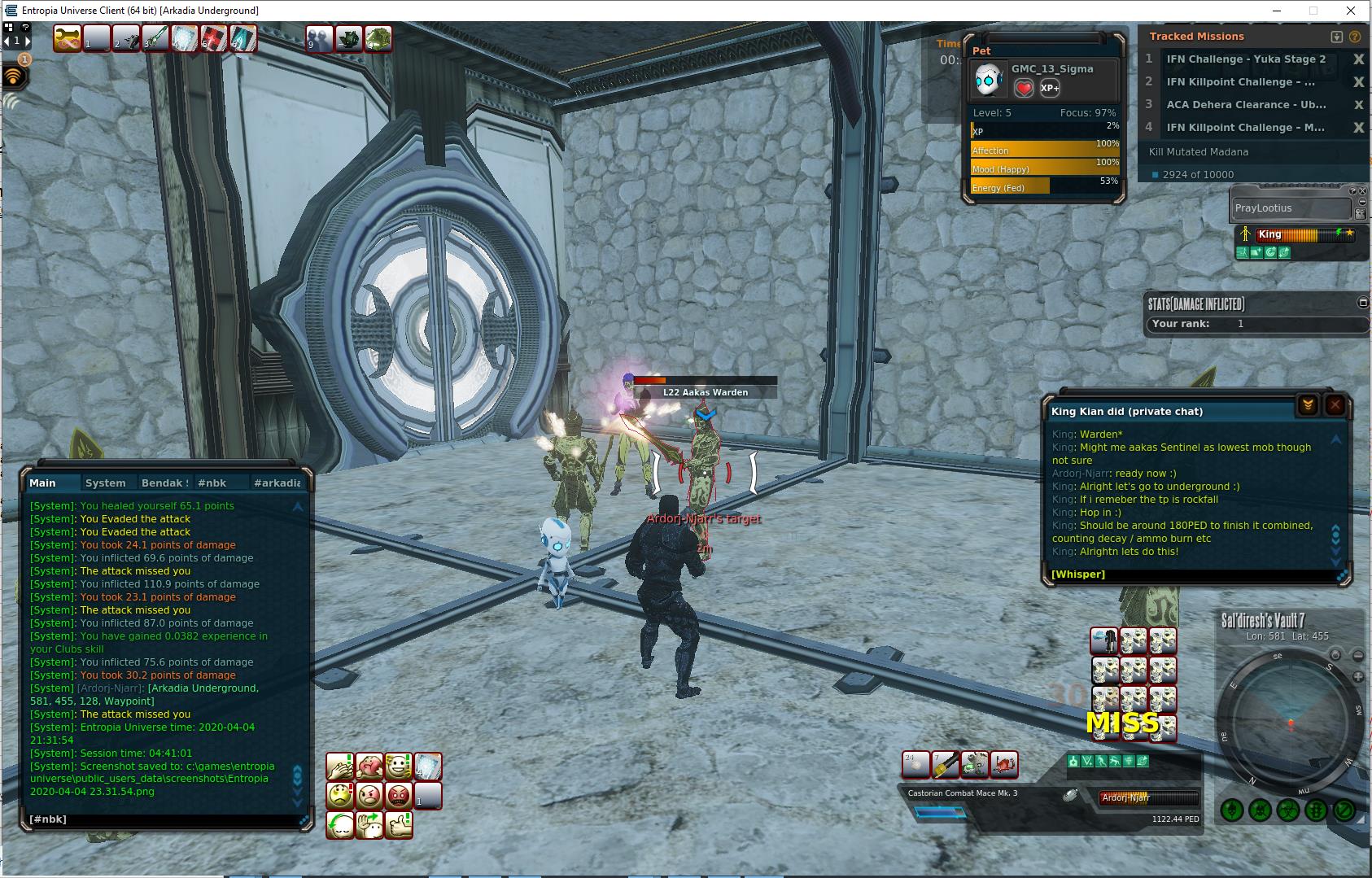Click the PrayLootius team name field
Image resolution: width=1372 pixels, height=878 pixels.
(1290, 208)
